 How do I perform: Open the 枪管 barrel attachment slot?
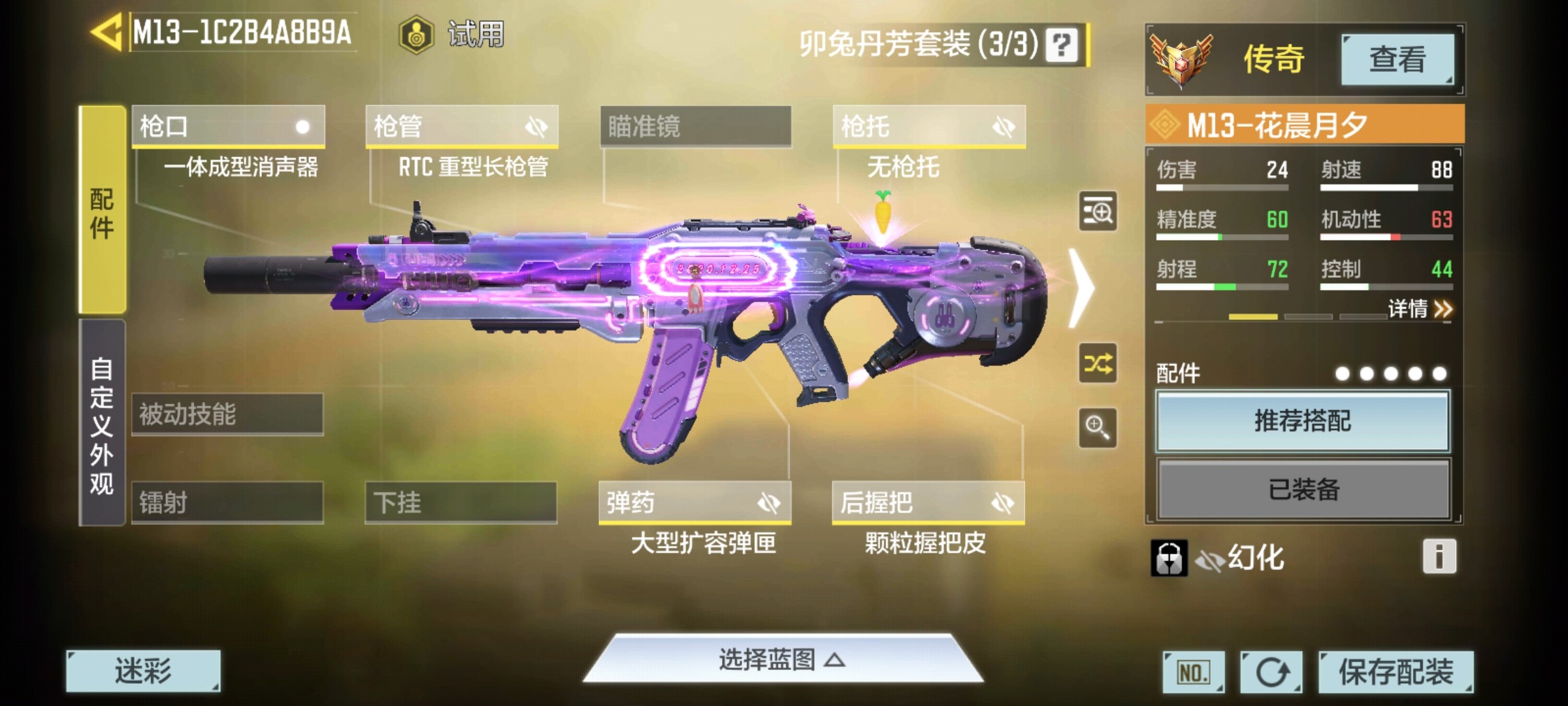coord(461,126)
